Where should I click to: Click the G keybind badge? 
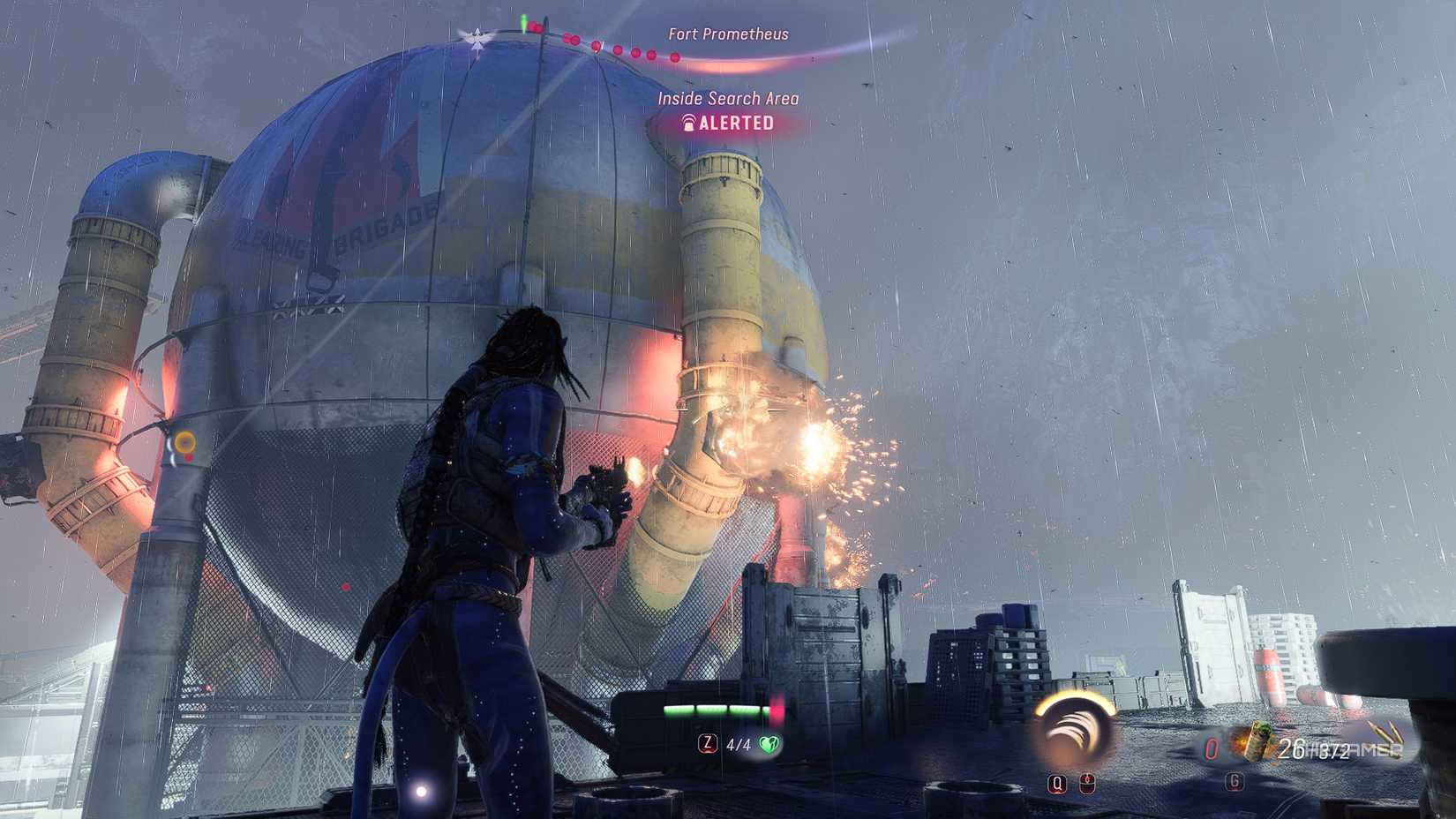click(x=1234, y=782)
